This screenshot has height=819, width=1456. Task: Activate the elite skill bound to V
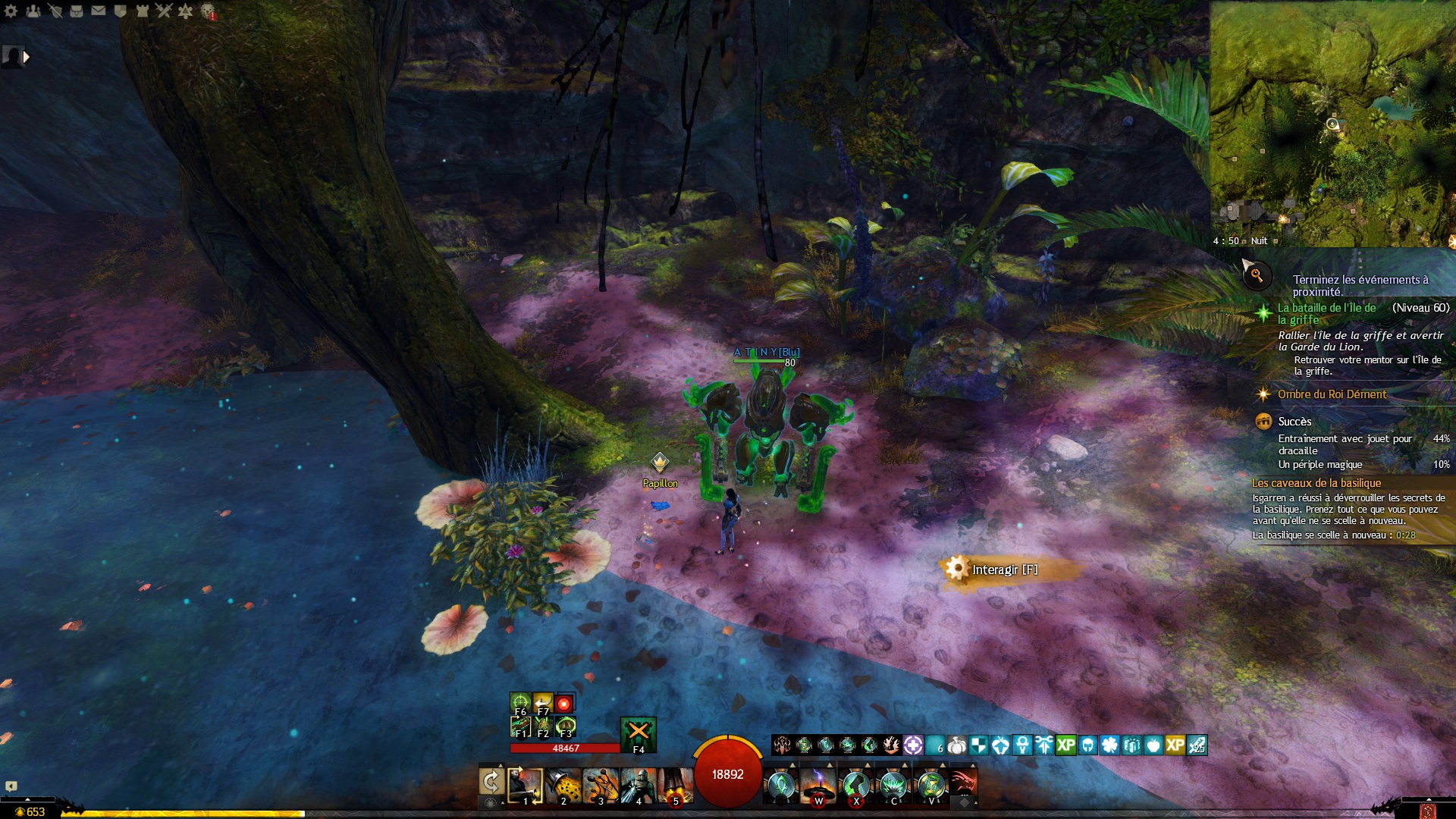[x=931, y=786]
